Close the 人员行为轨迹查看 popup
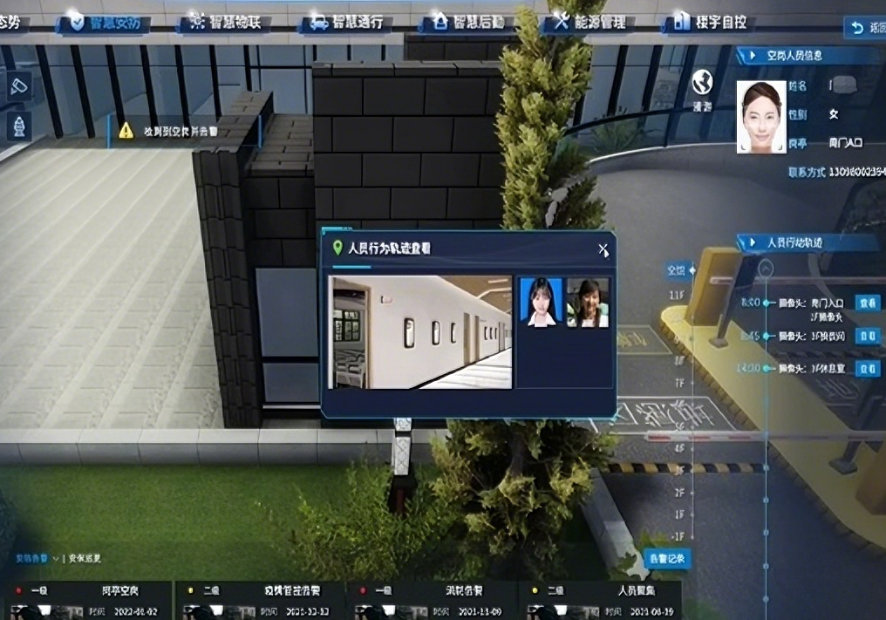The height and width of the screenshot is (620, 886). [602, 250]
